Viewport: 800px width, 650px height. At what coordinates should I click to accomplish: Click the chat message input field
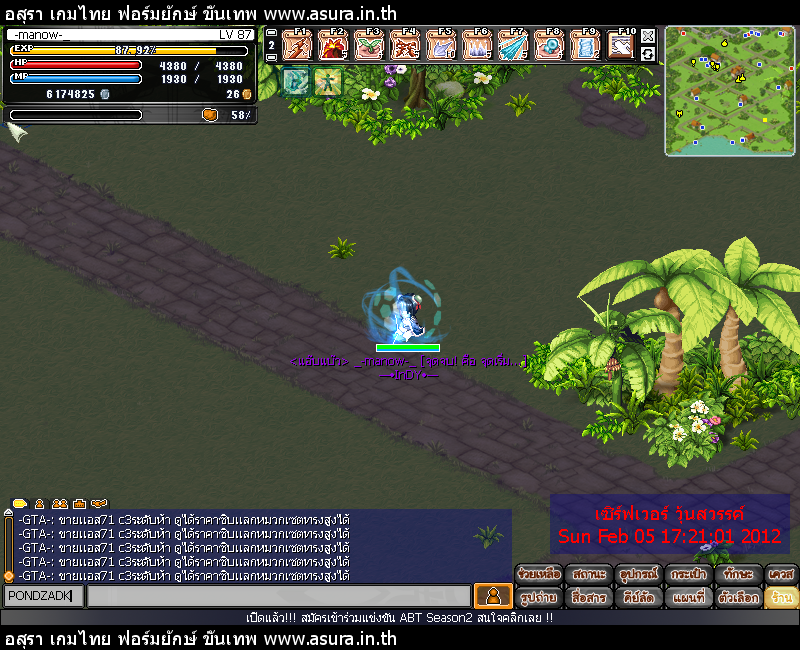pos(278,596)
